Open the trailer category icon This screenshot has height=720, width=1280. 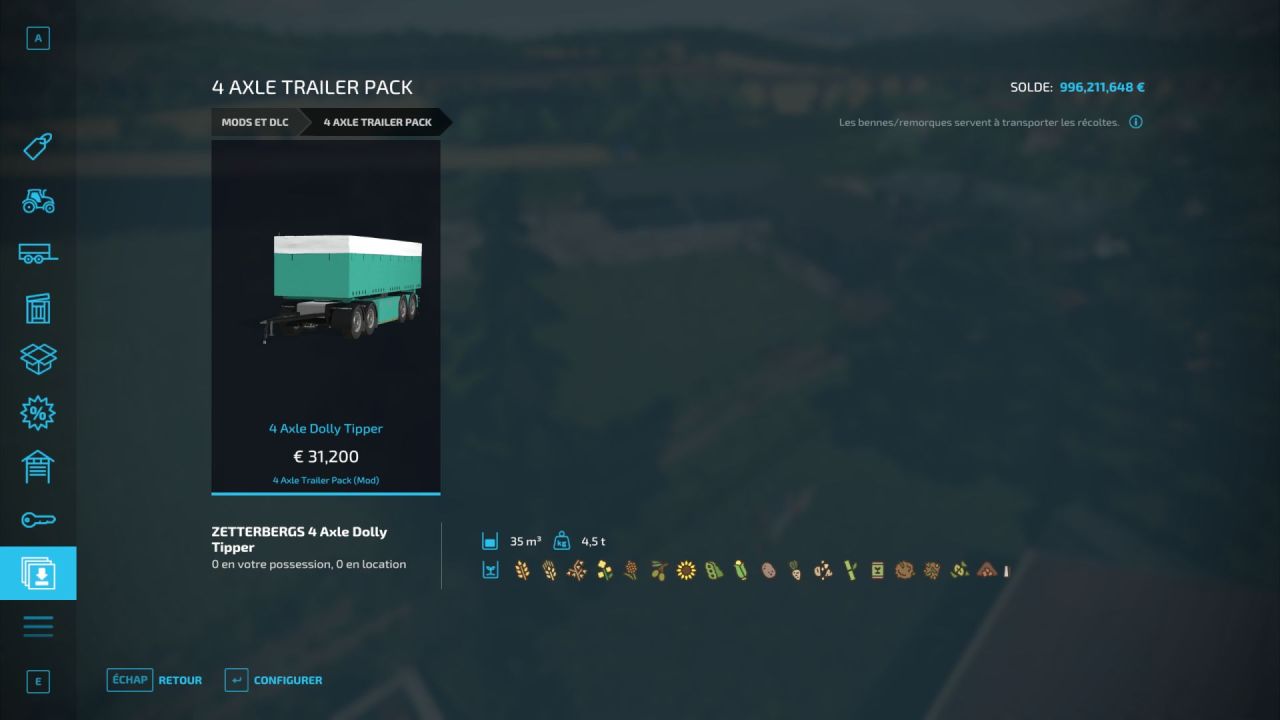coord(37,254)
